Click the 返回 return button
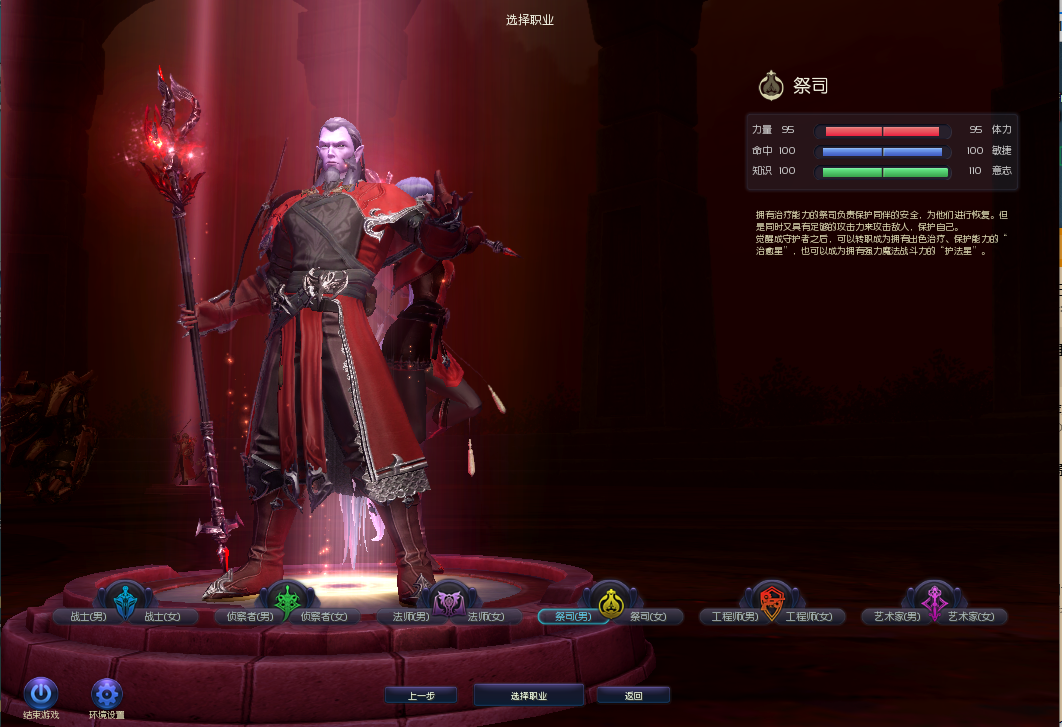The image size is (1062, 727). (x=633, y=695)
